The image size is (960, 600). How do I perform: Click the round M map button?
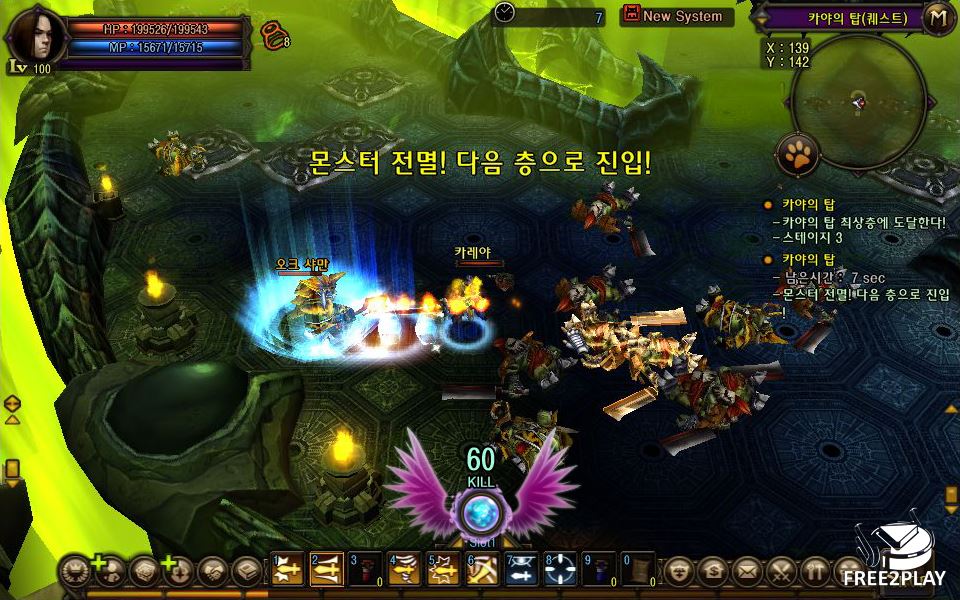point(937,17)
